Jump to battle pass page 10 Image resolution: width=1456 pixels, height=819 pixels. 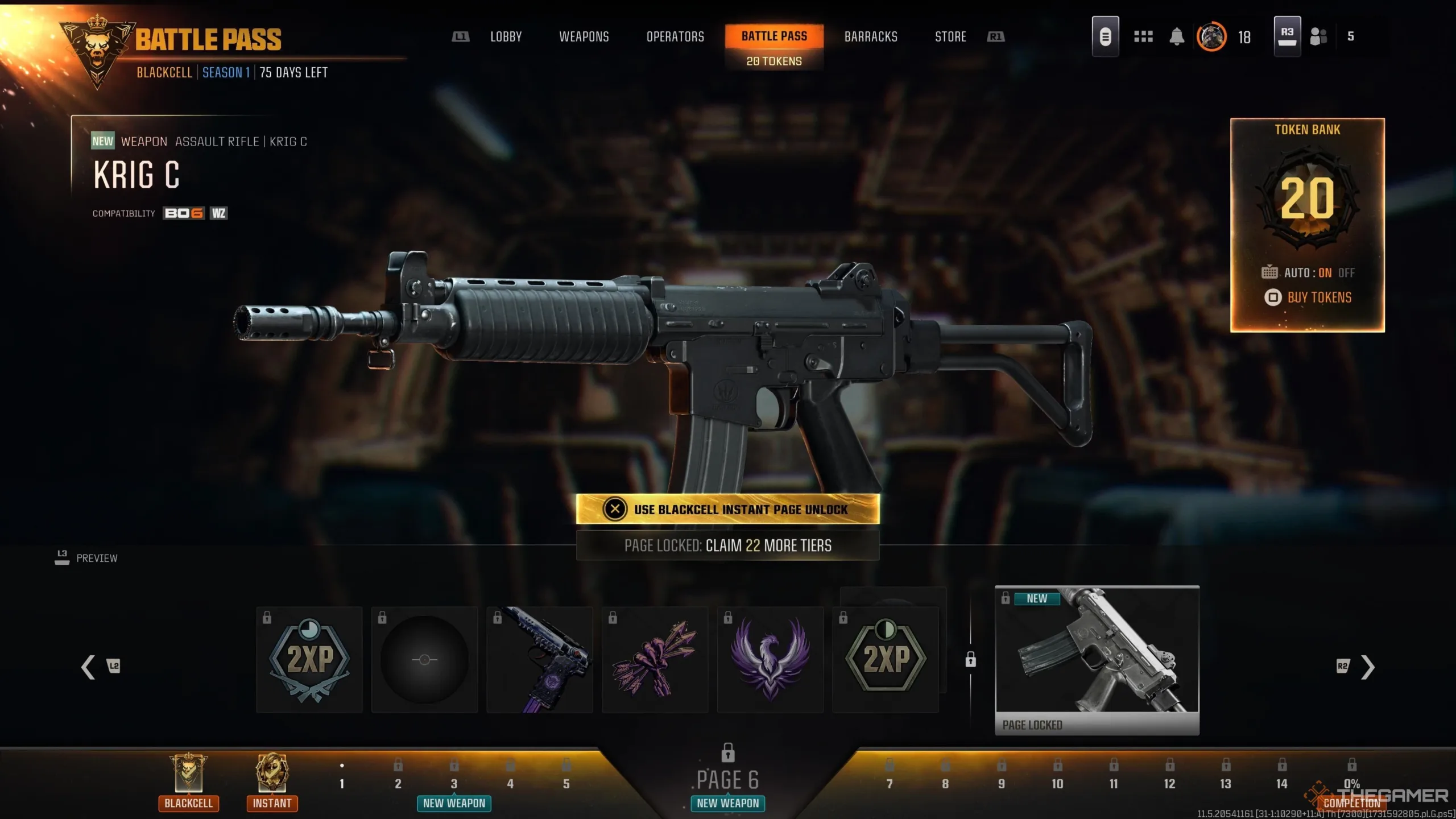1057,783
